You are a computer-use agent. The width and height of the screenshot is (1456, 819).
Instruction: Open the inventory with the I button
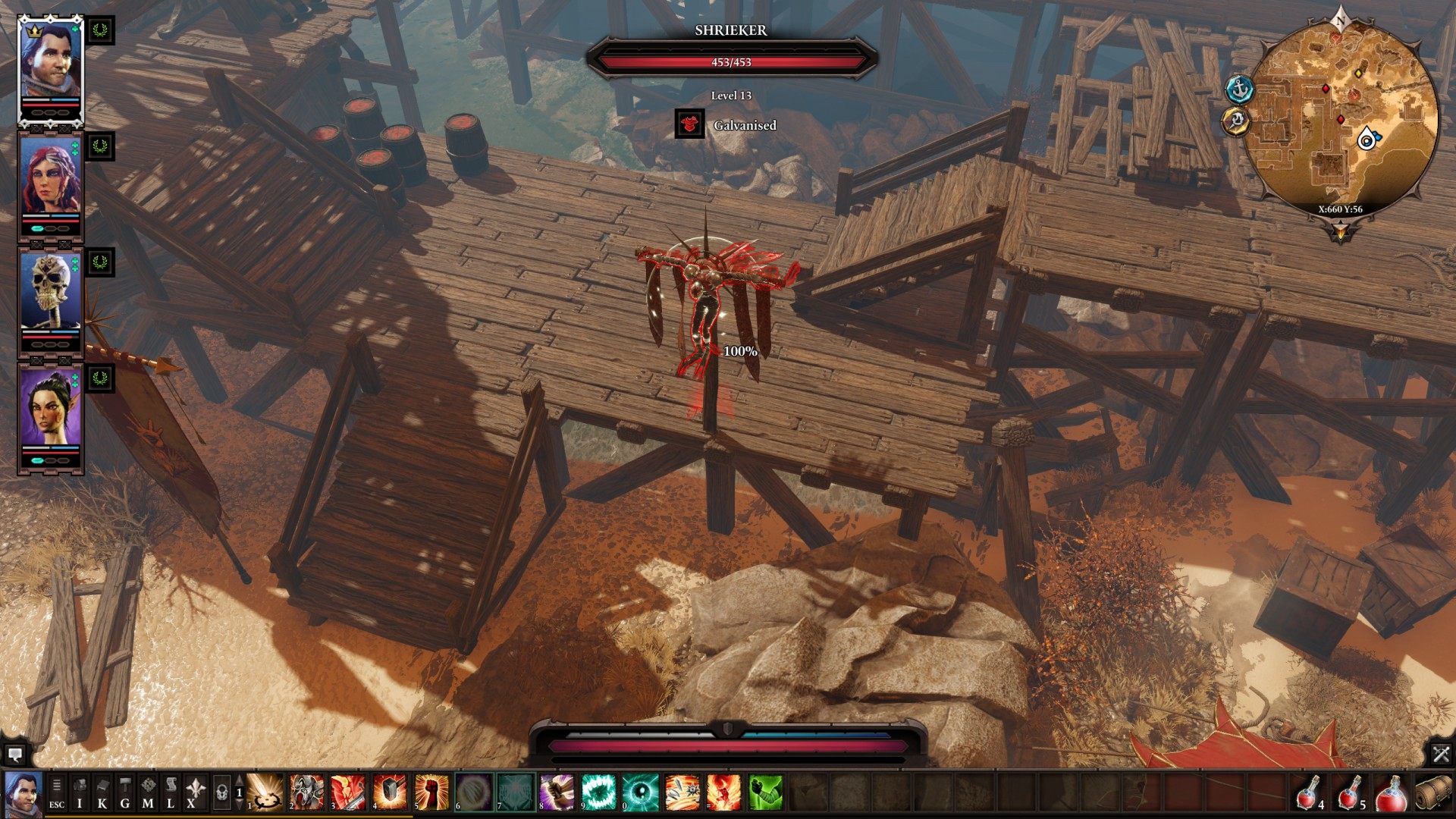tap(80, 792)
